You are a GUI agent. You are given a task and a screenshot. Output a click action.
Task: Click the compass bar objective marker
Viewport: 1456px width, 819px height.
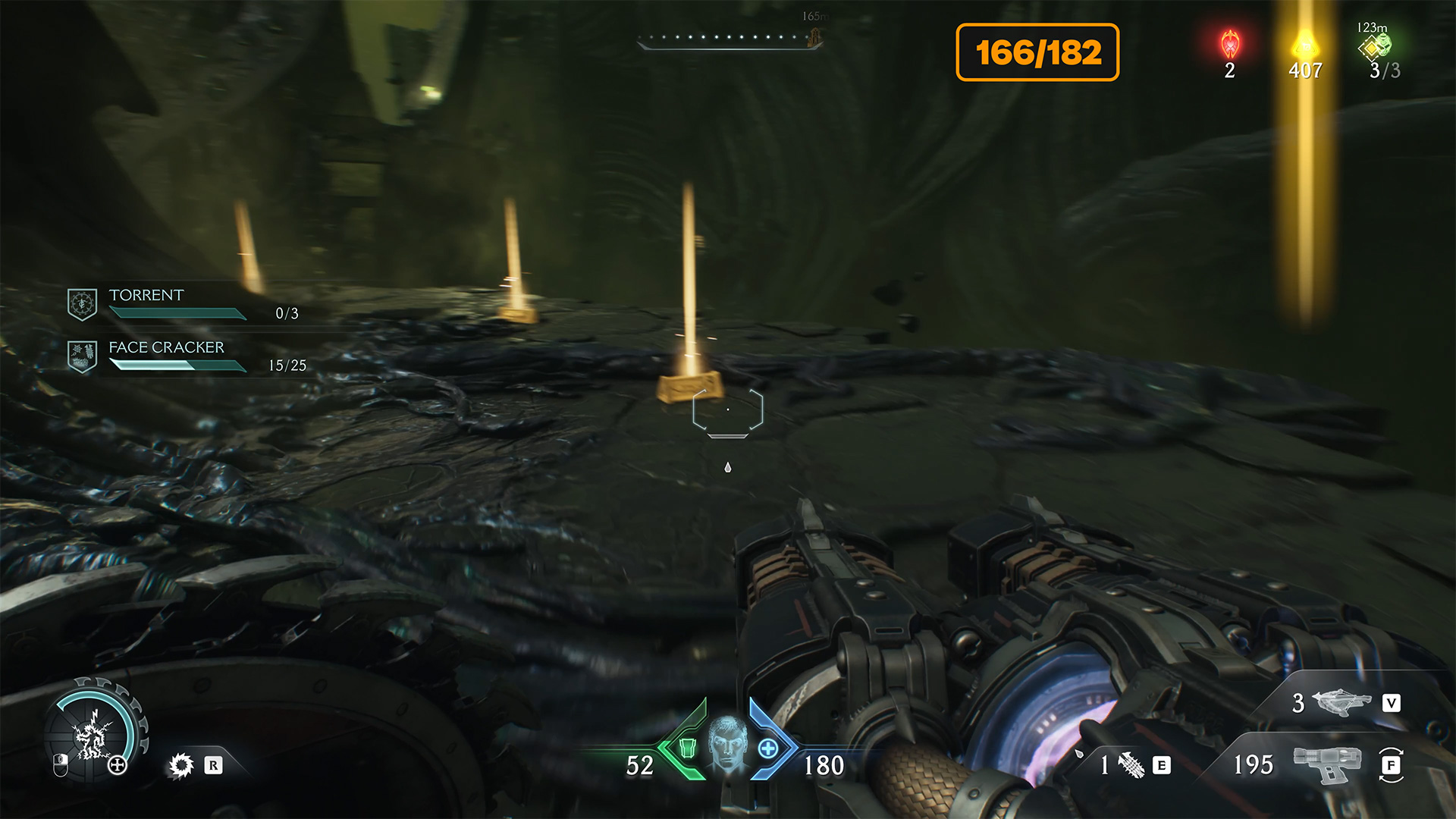(816, 36)
